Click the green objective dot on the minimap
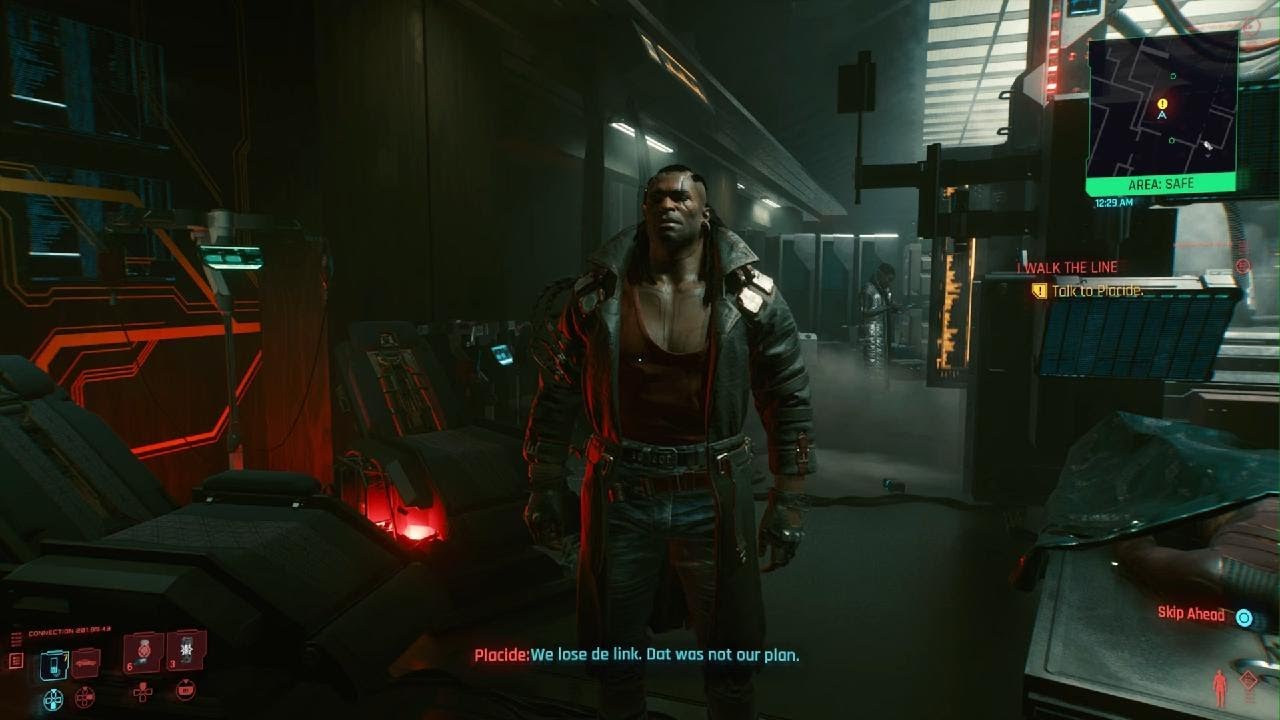 tap(1173, 75)
